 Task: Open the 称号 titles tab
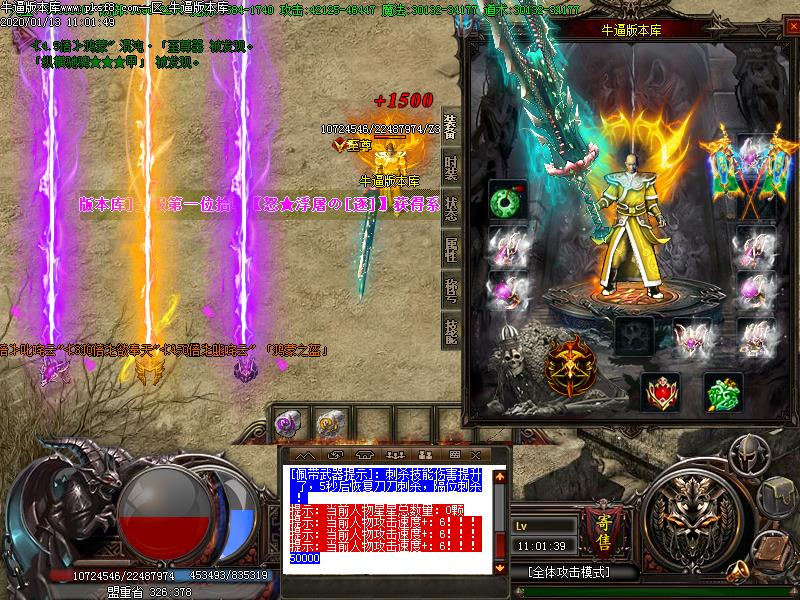point(451,290)
